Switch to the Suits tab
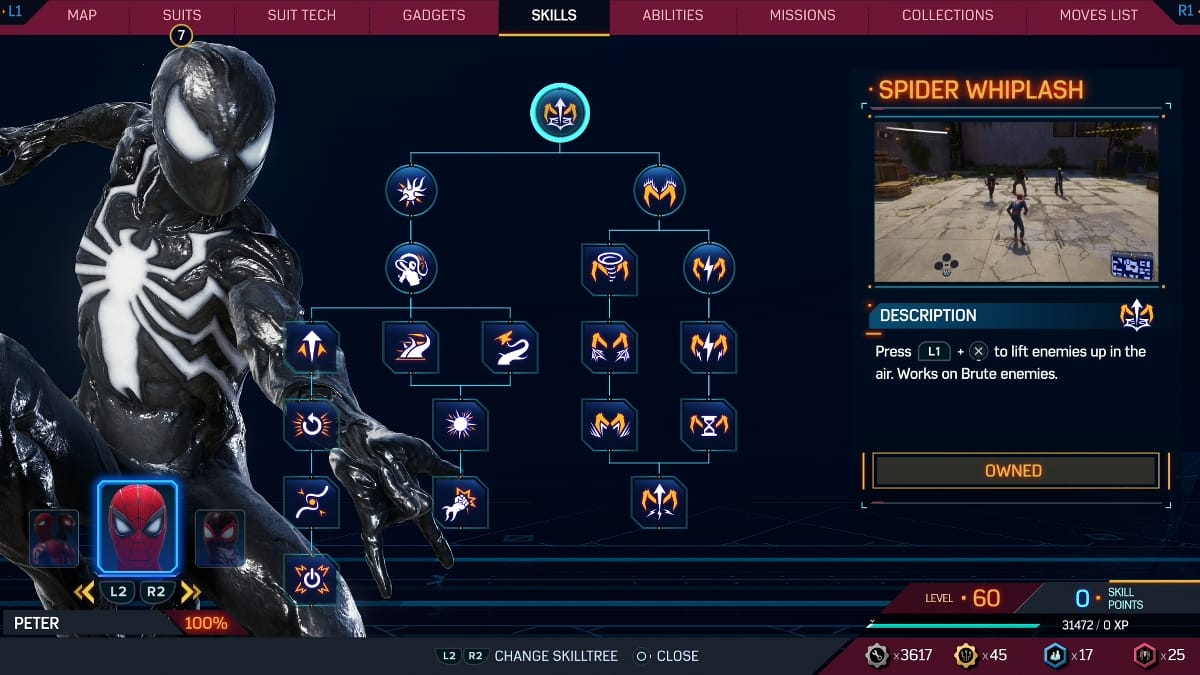1200x675 pixels. (181, 16)
